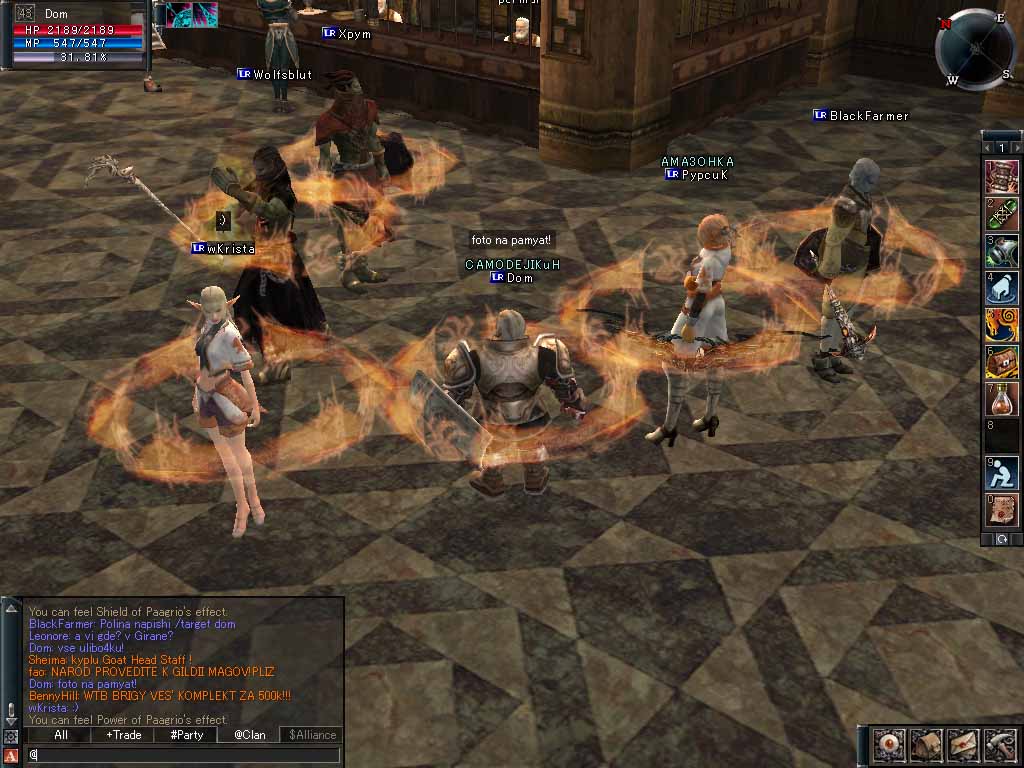
Task: Open the +Trade chat tab
Action: click(x=123, y=735)
